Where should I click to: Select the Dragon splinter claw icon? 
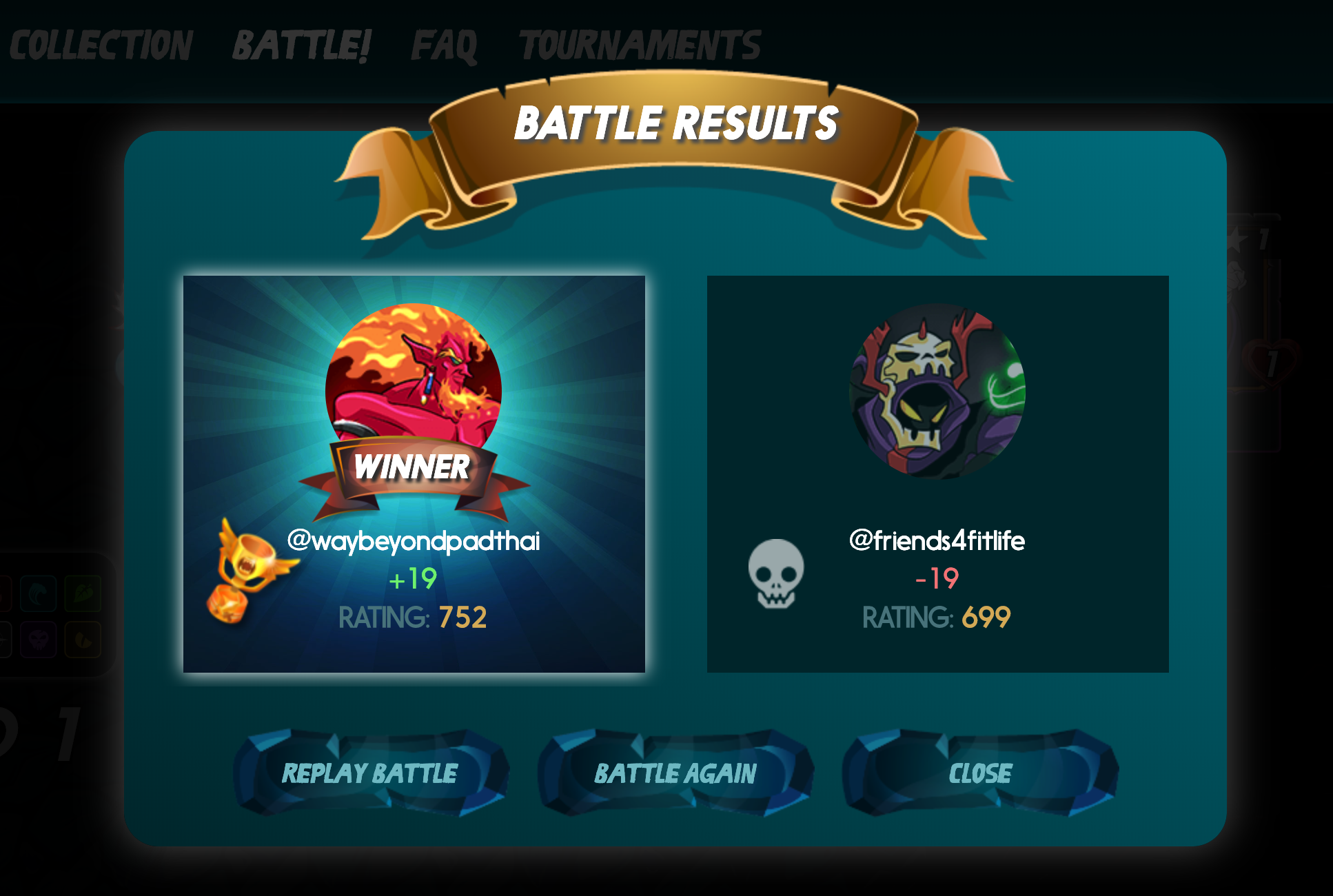coord(83,640)
